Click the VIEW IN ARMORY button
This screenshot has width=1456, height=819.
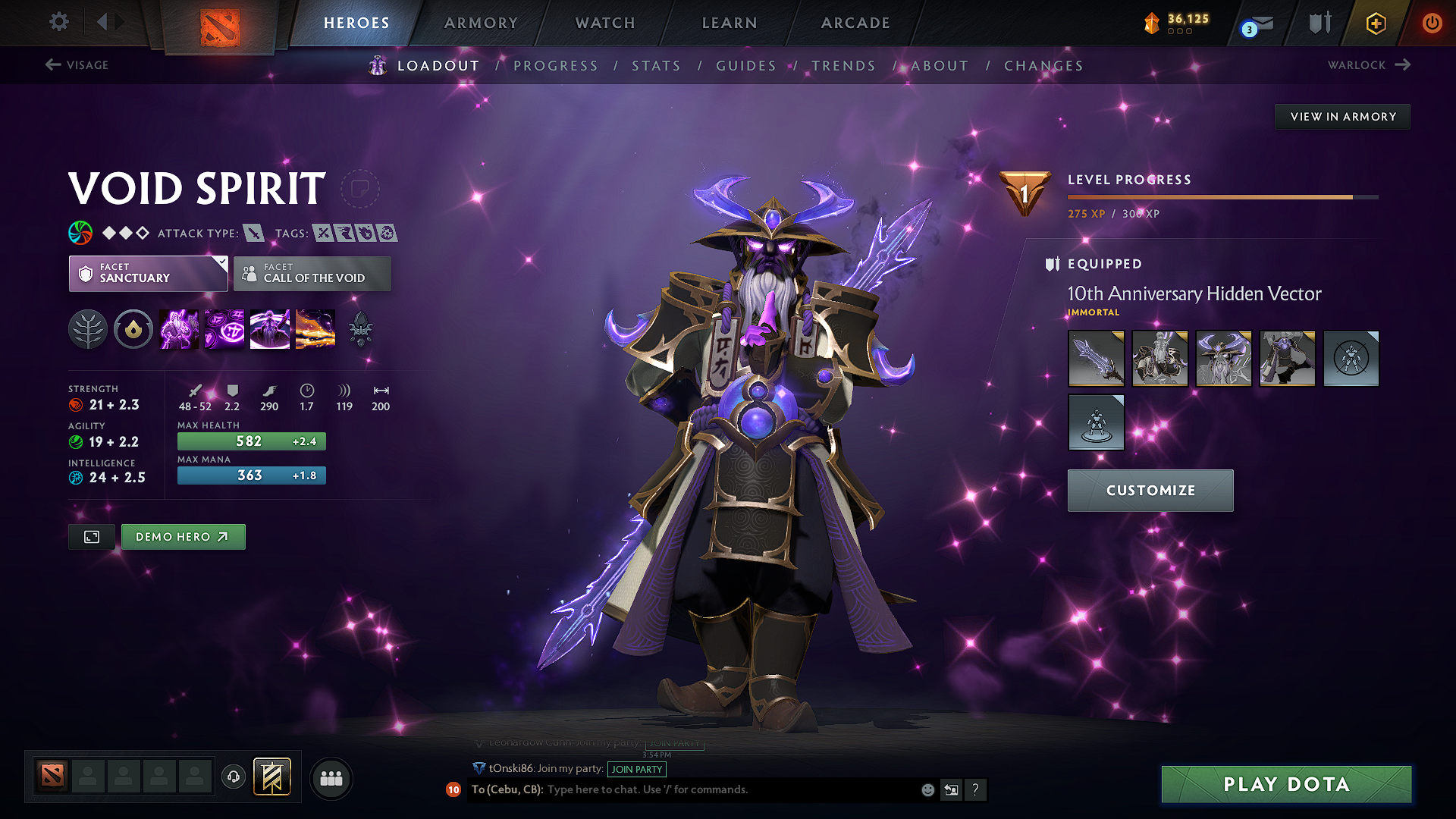1342,116
